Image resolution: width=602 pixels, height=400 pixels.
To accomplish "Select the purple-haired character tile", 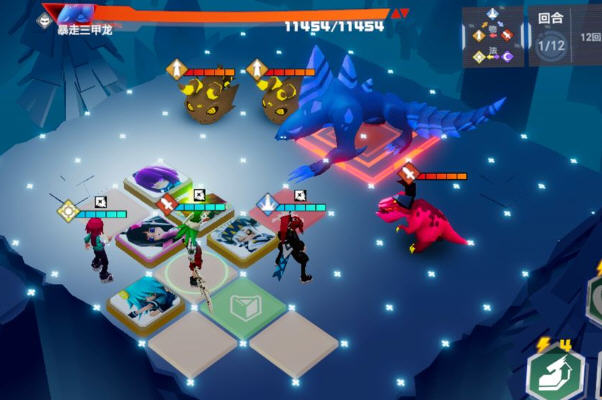I will point(158,183).
